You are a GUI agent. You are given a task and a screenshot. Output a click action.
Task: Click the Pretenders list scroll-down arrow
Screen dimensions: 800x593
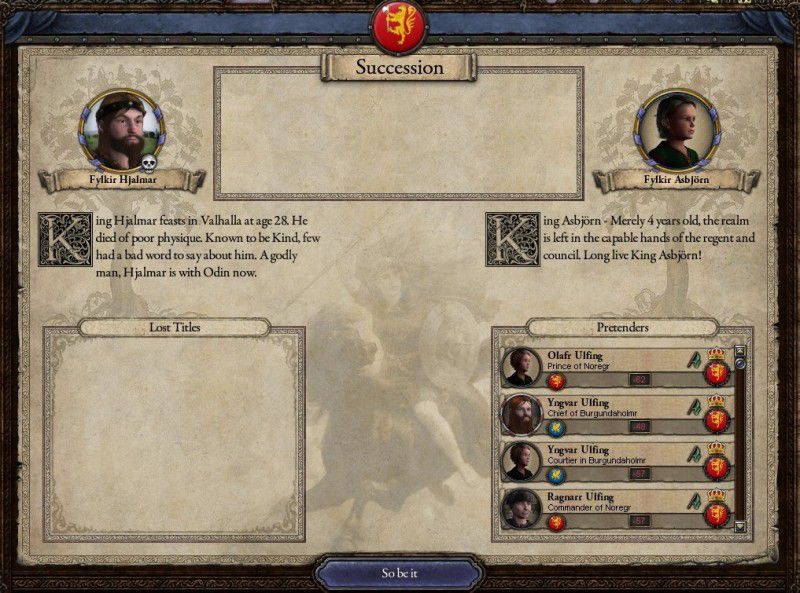coord(740,526)
